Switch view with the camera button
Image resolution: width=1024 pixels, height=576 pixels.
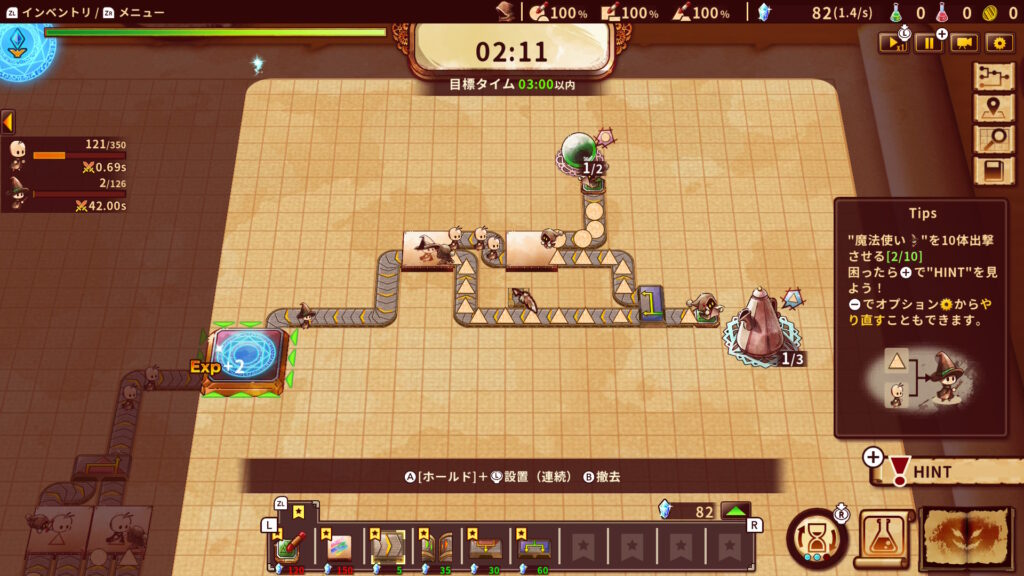pyautogui.click(x=963, y=43)
